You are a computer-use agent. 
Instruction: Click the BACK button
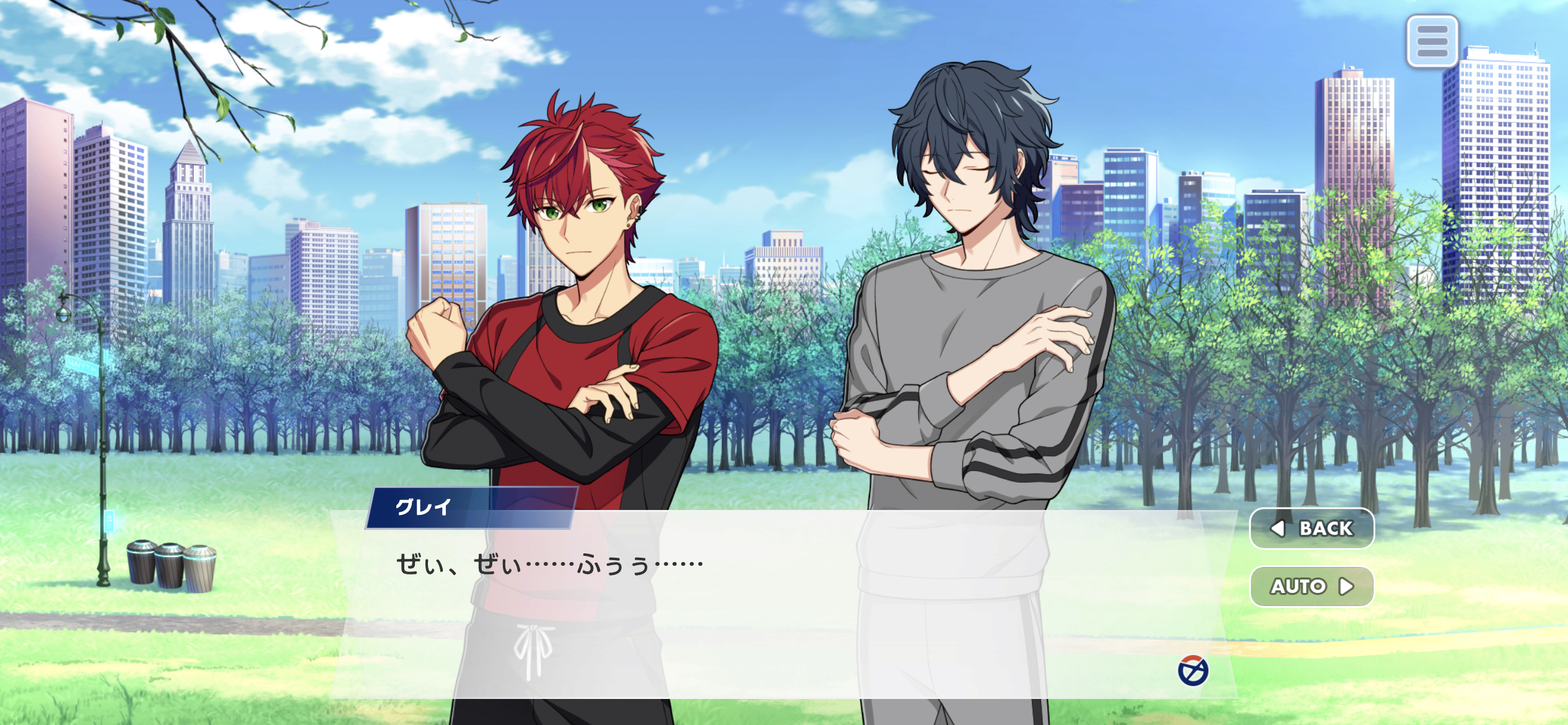coord(1312,528)
